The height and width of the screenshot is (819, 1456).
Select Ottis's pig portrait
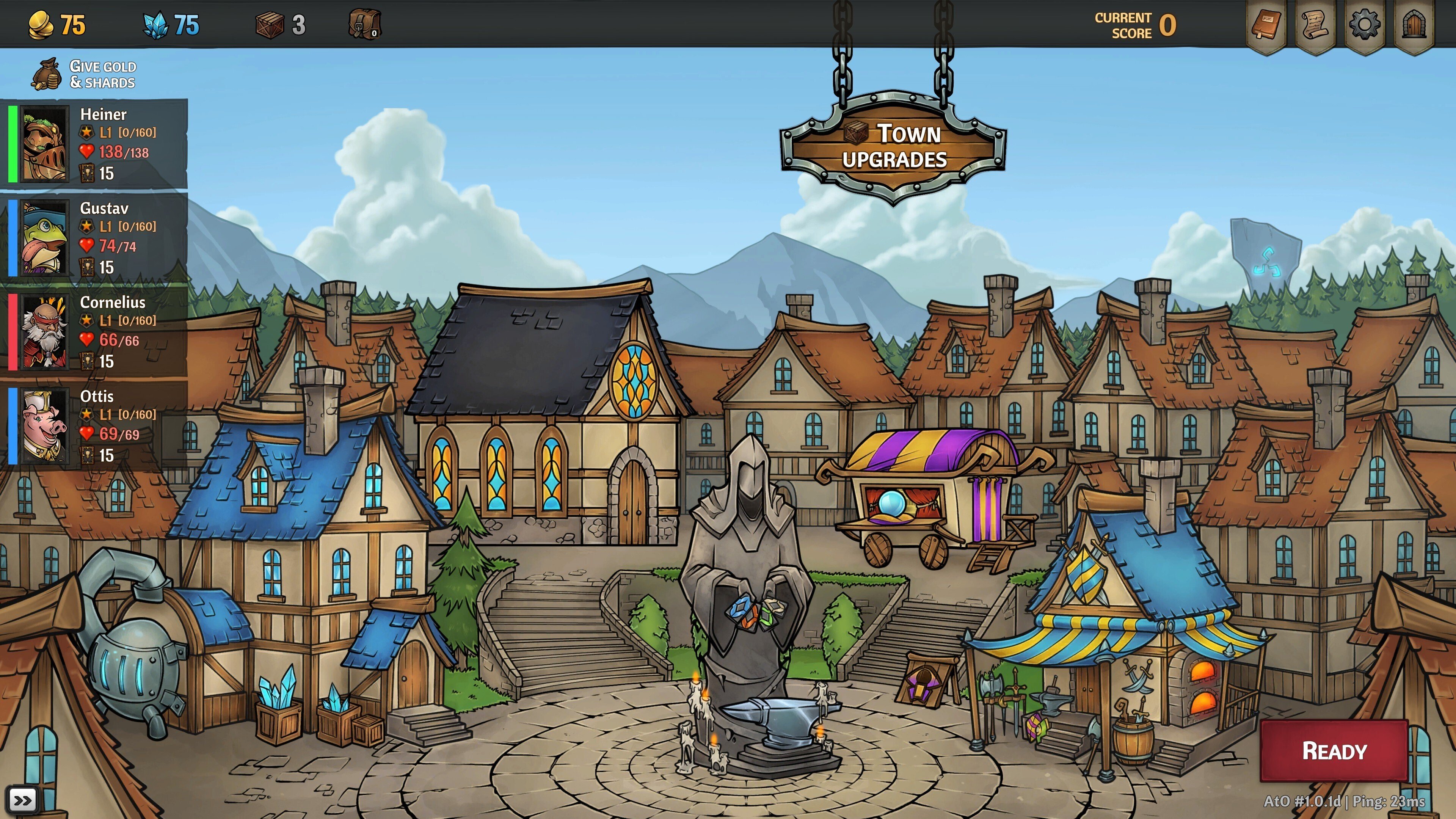pyautogui.click(x=44, y=426)
